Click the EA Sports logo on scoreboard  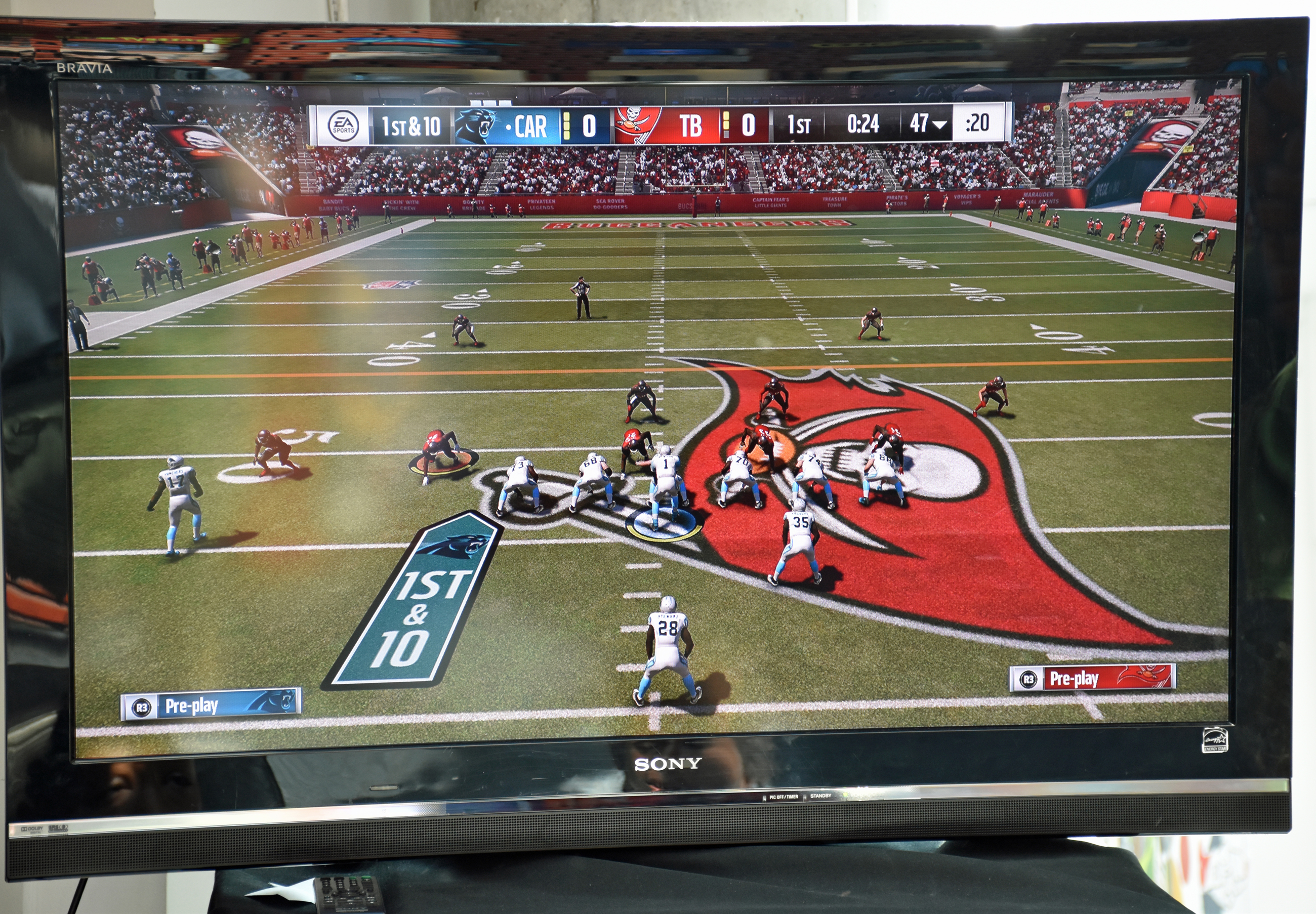tap(343, 125)
